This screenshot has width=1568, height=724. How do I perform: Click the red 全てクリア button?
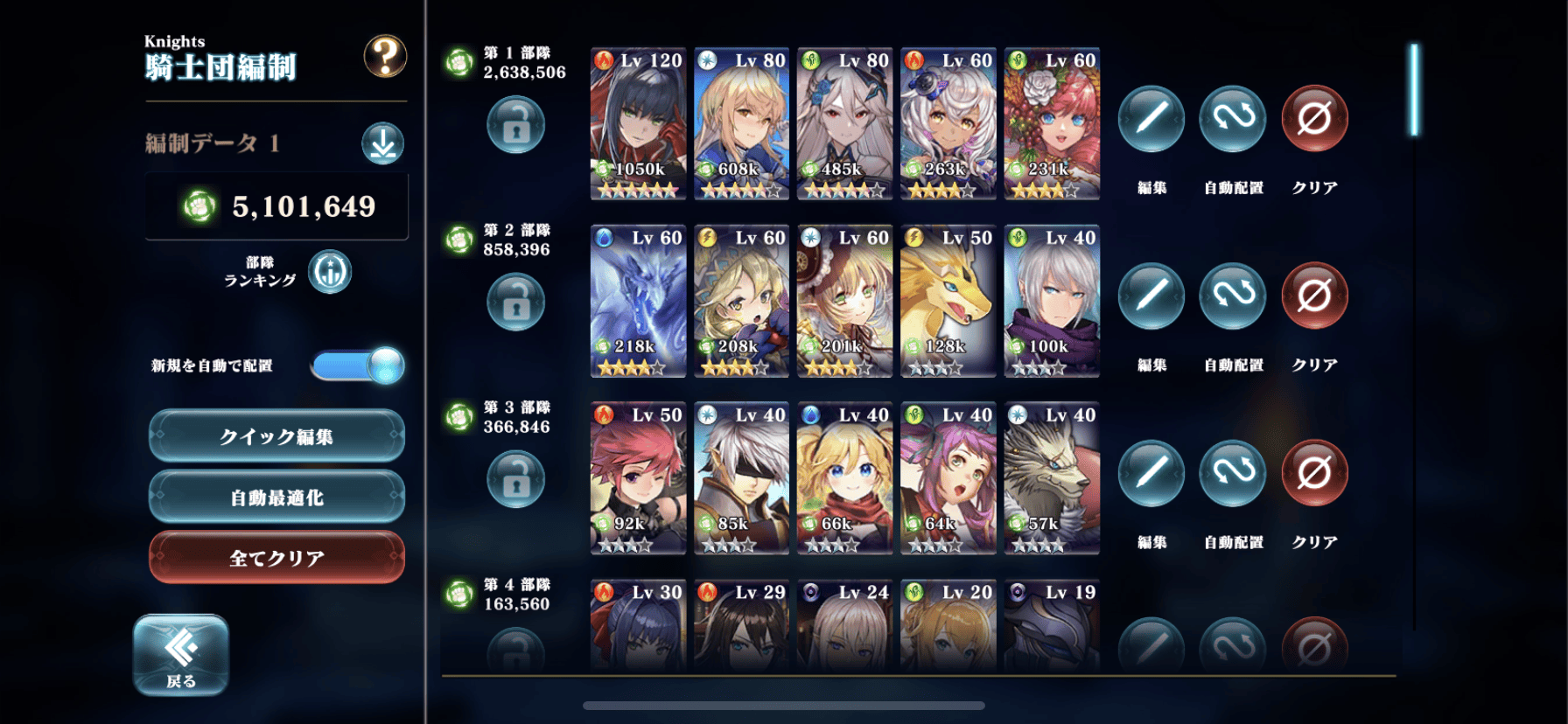[276, 557]
